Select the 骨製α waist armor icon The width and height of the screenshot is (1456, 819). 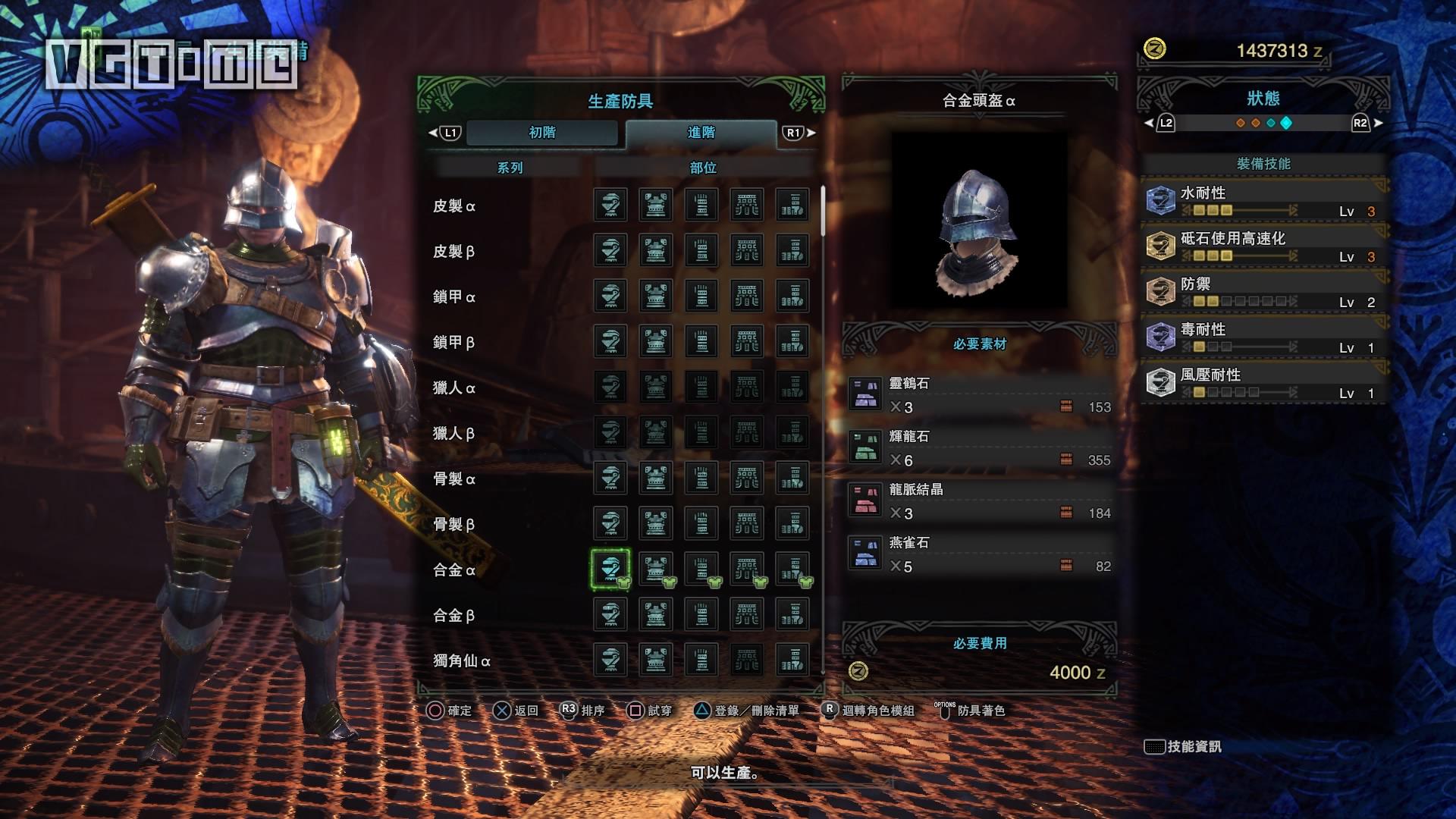coord(747,478)
